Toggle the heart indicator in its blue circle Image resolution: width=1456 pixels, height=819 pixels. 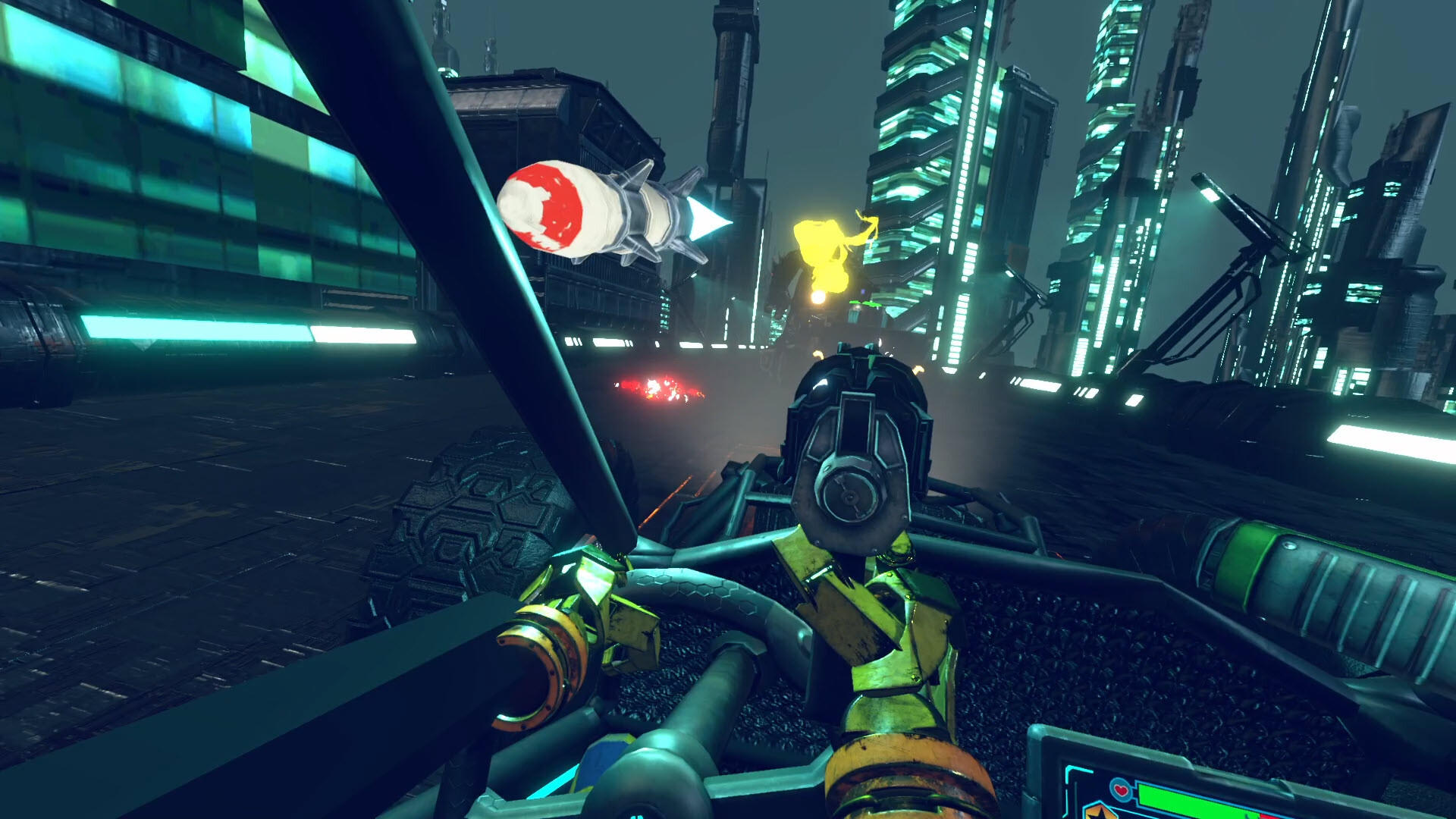pos(1121,789)
